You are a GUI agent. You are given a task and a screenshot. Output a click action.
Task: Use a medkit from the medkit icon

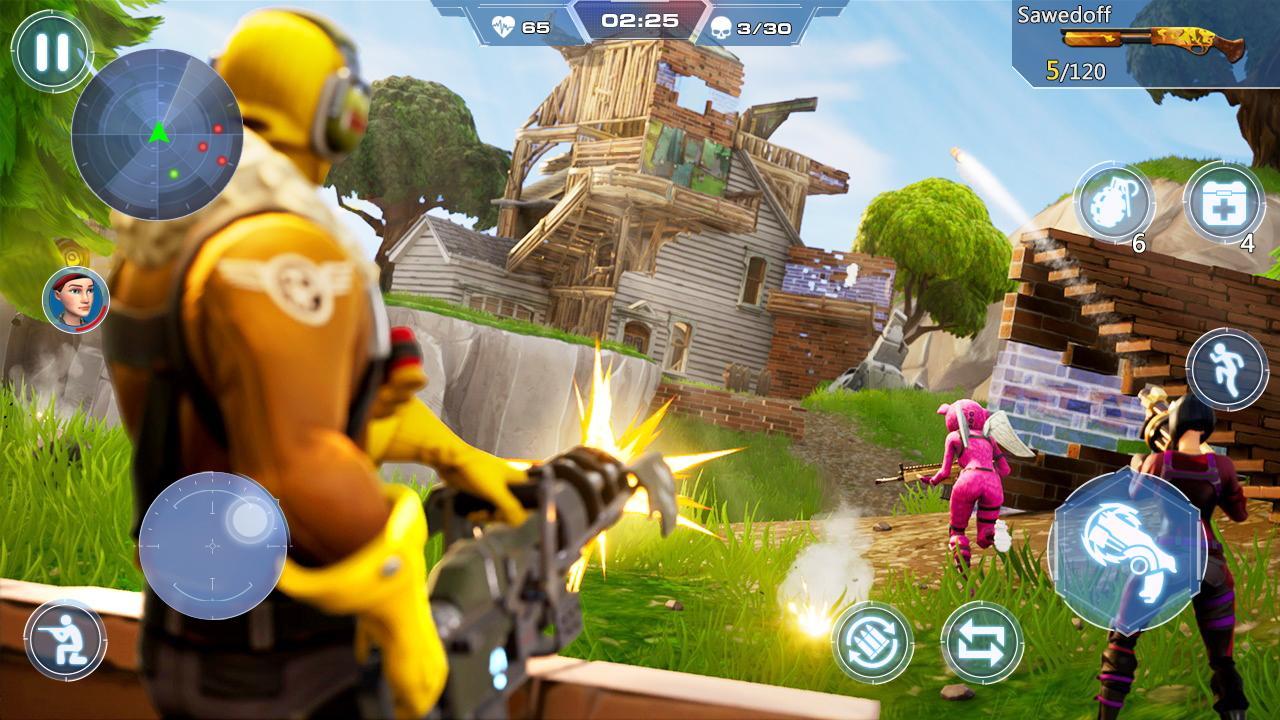pos(1228,205)
